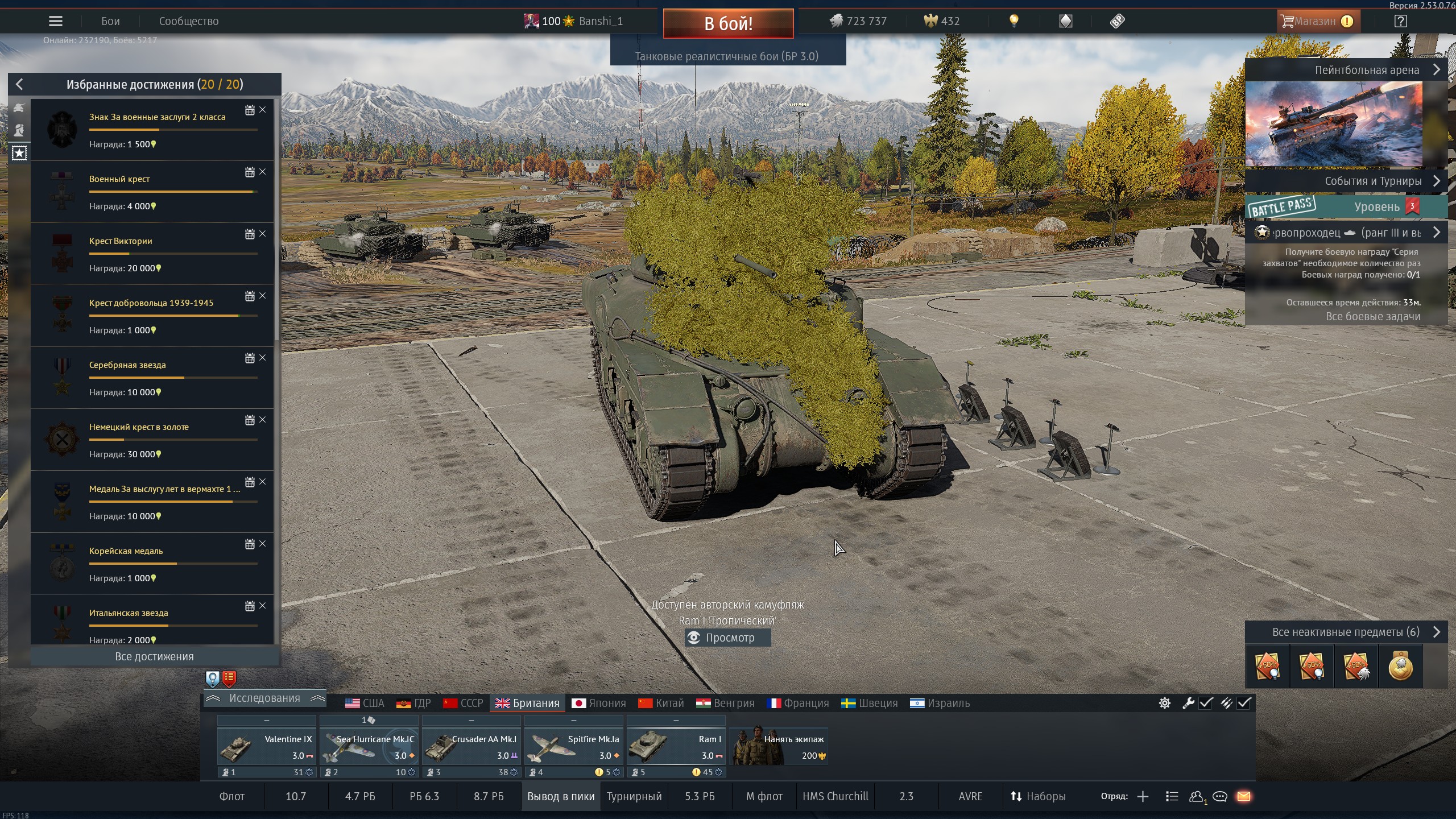
Task: Preview the Ram I camouflage via Просмотр
Action: [728, 638]
